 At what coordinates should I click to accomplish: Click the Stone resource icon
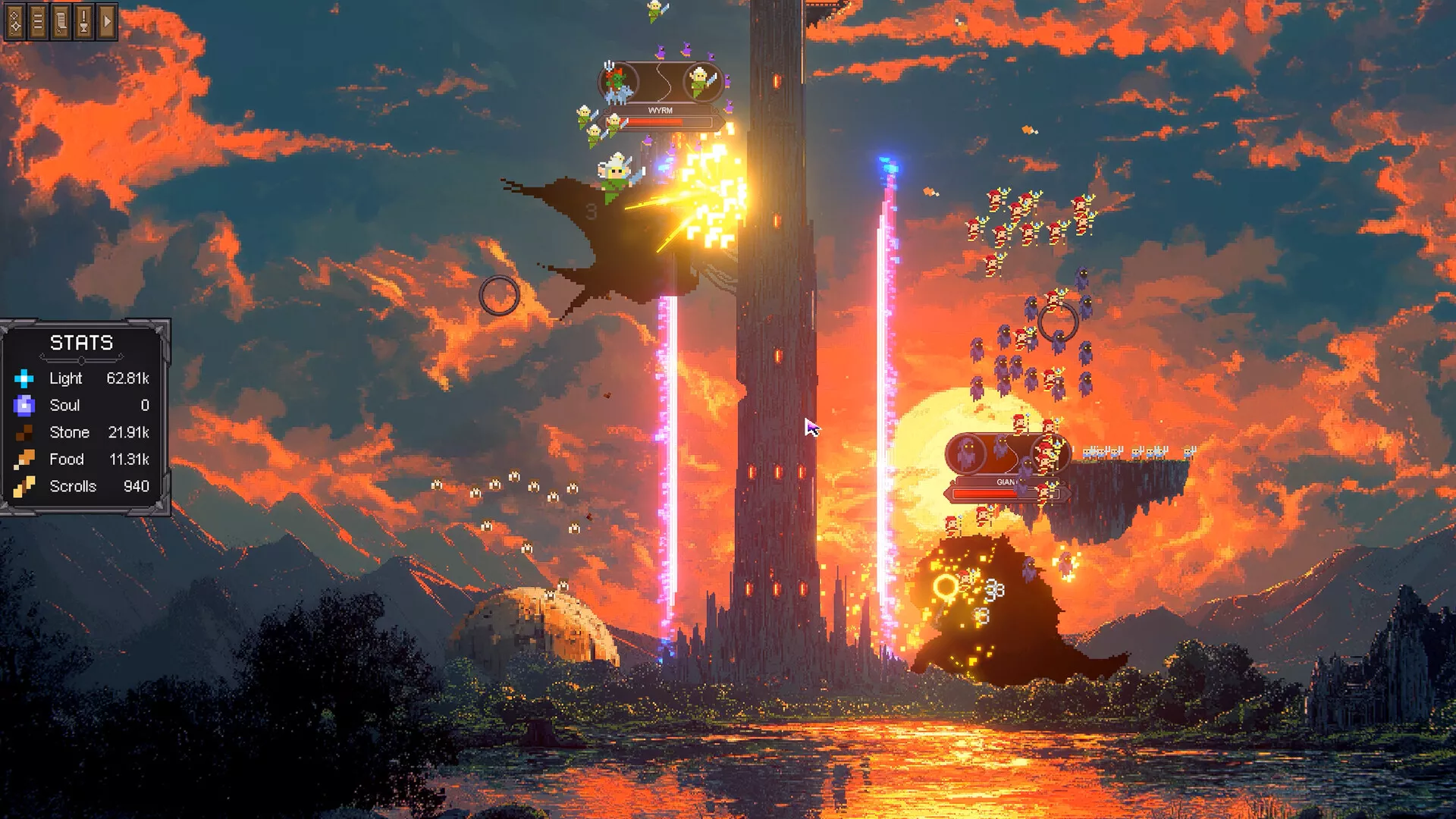pos(25,432)
